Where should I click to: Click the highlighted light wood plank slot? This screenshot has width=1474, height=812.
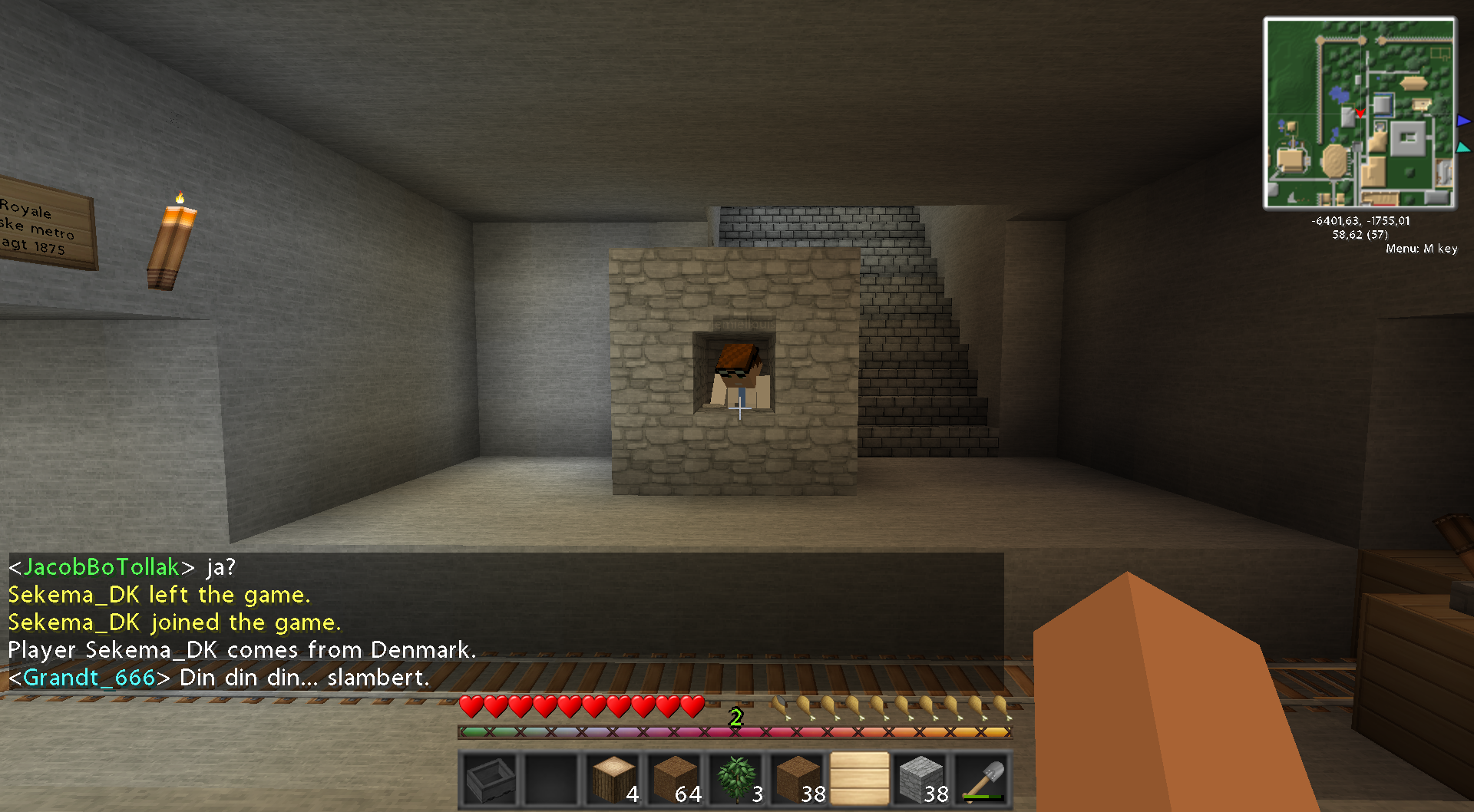pos(859,780)
